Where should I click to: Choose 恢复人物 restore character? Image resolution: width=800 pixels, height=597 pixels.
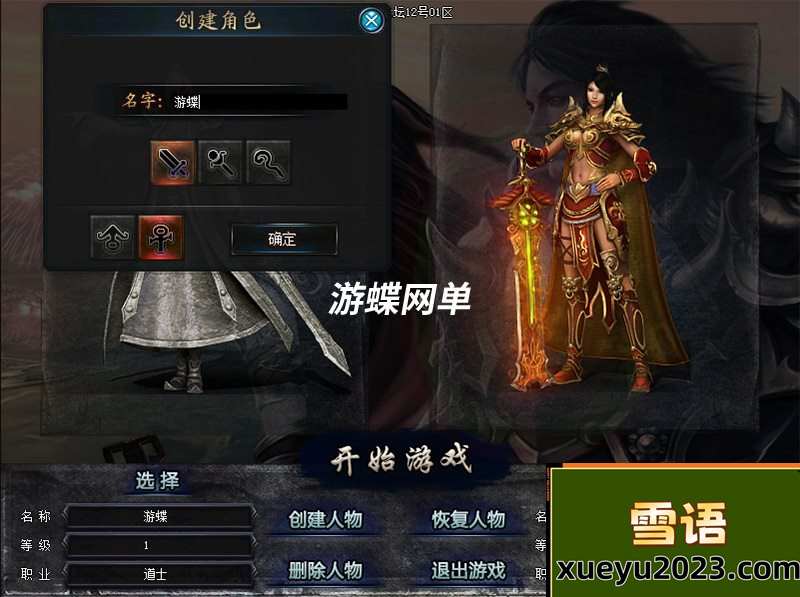[x=468, y=520]
